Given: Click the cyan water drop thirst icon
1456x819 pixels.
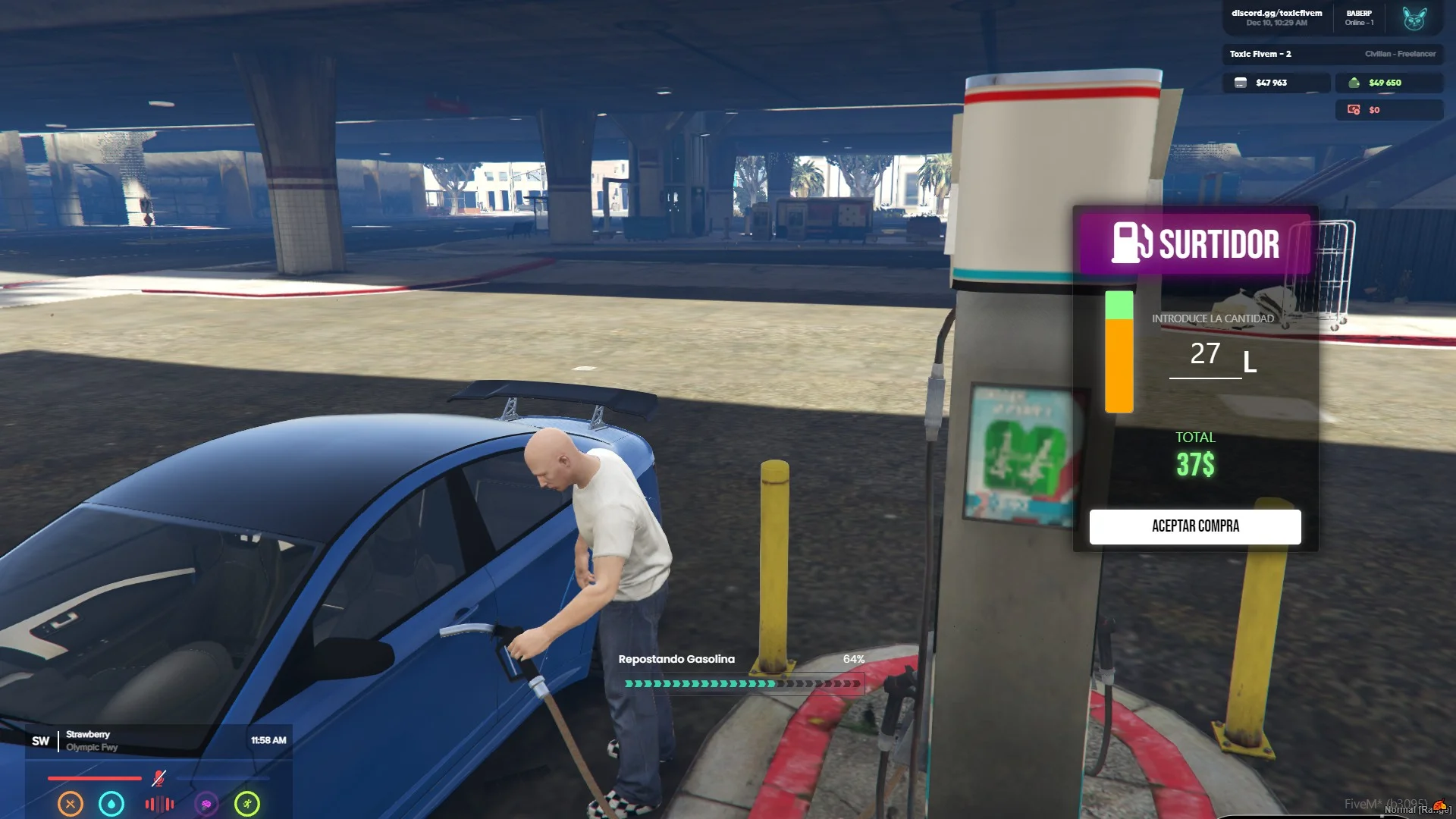Looking at the screenshot, I should pyautogui.click(x=111, y=803).
